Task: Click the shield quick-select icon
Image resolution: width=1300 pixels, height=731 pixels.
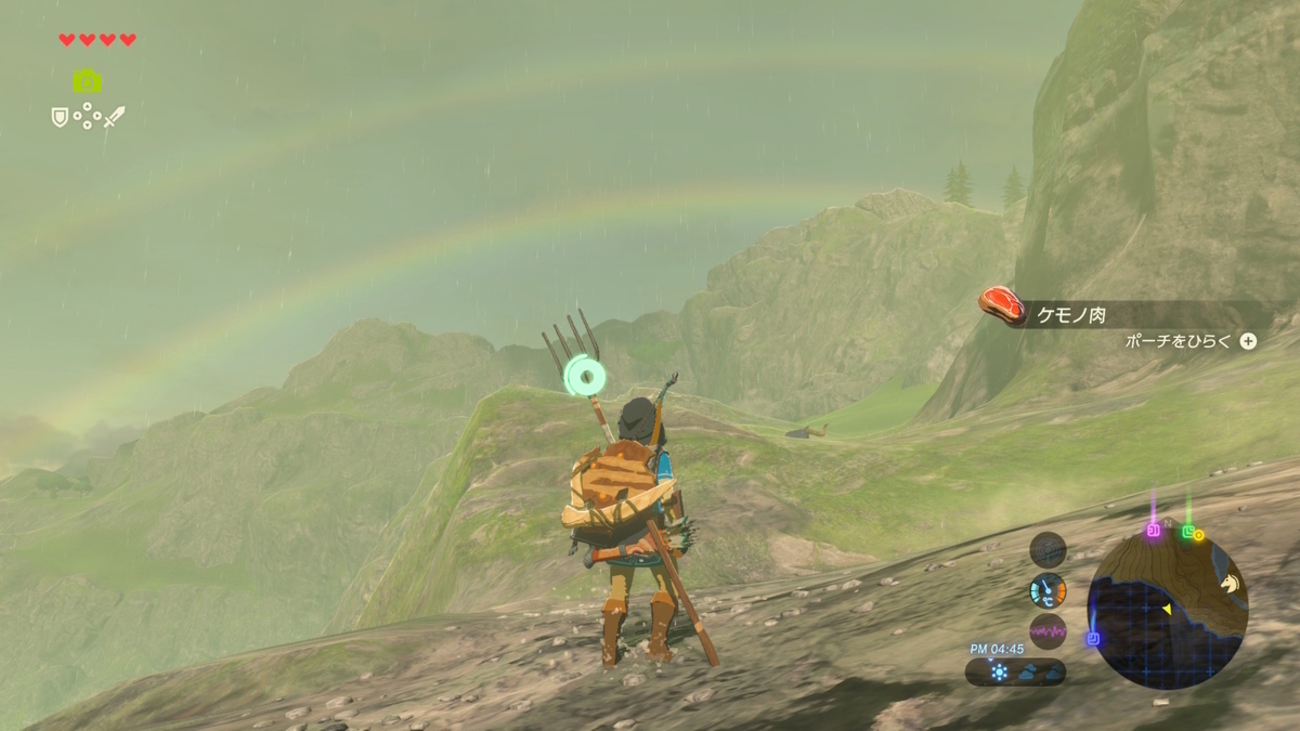Action: coord(60,118)
